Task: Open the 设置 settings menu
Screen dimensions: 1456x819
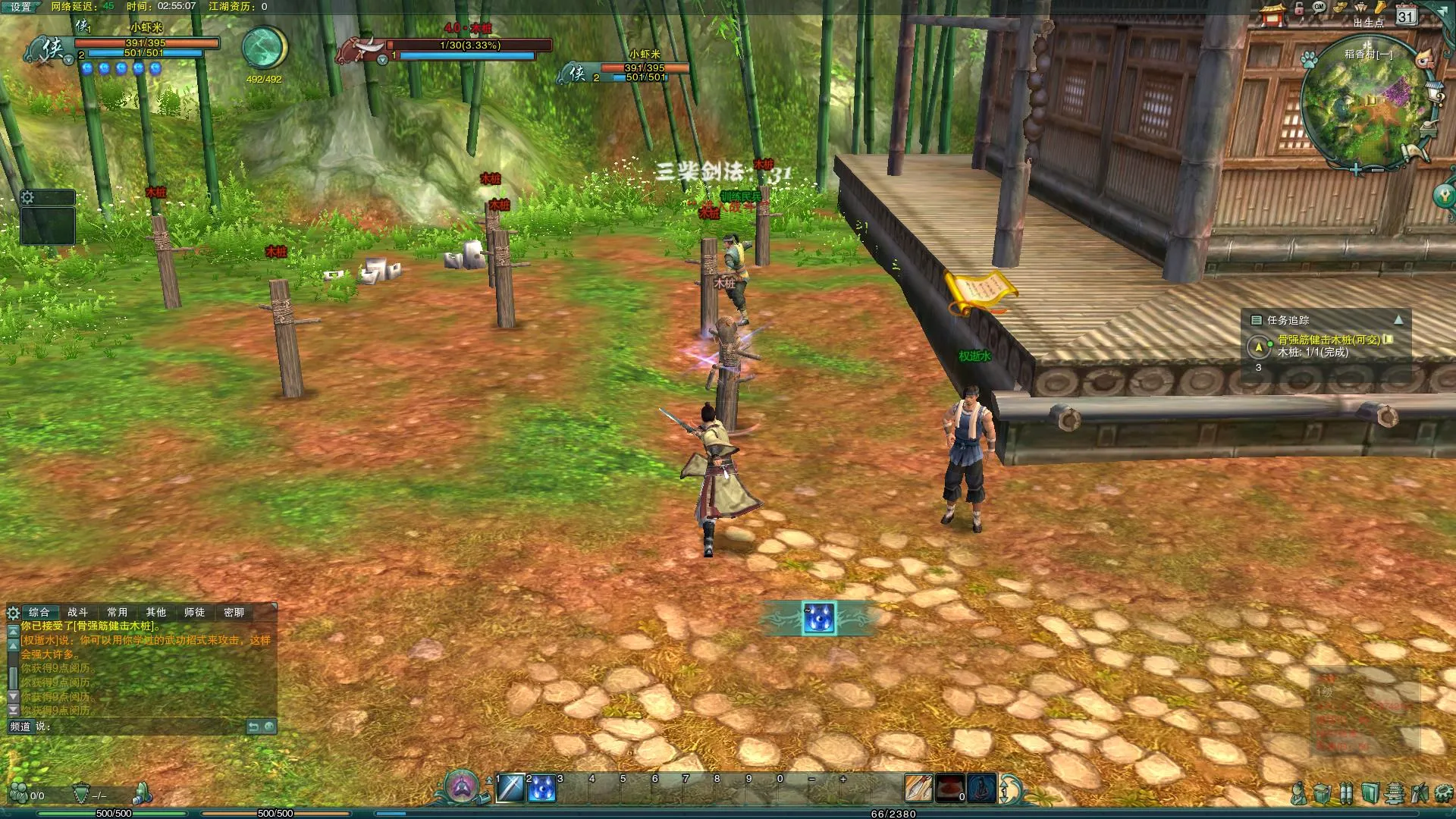Action: tap(20, 7)
